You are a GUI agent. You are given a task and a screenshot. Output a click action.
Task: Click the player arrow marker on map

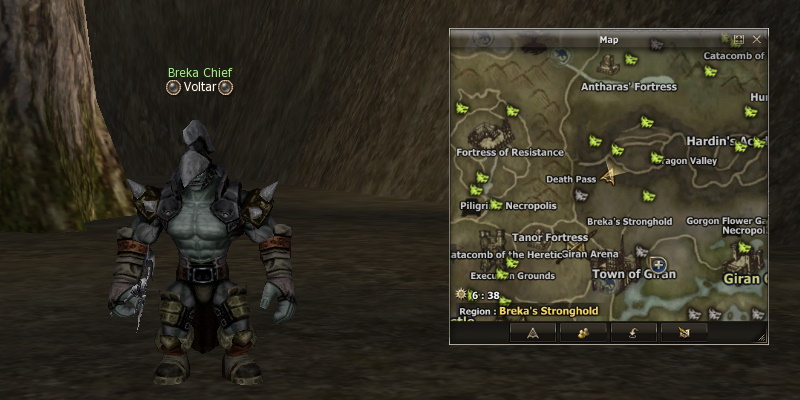(608, 172)
